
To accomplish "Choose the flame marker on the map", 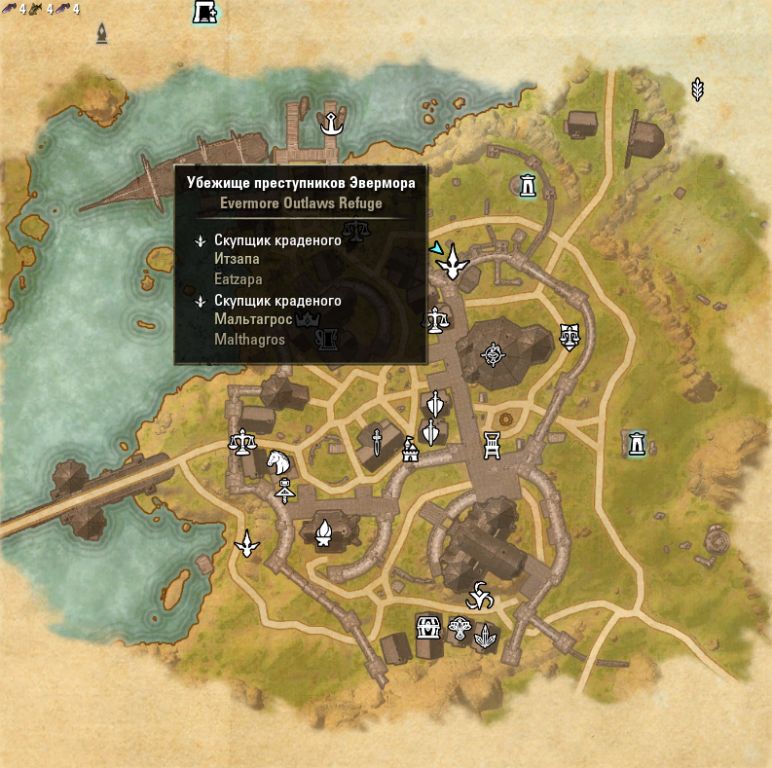I will click(x=325, y=533).
